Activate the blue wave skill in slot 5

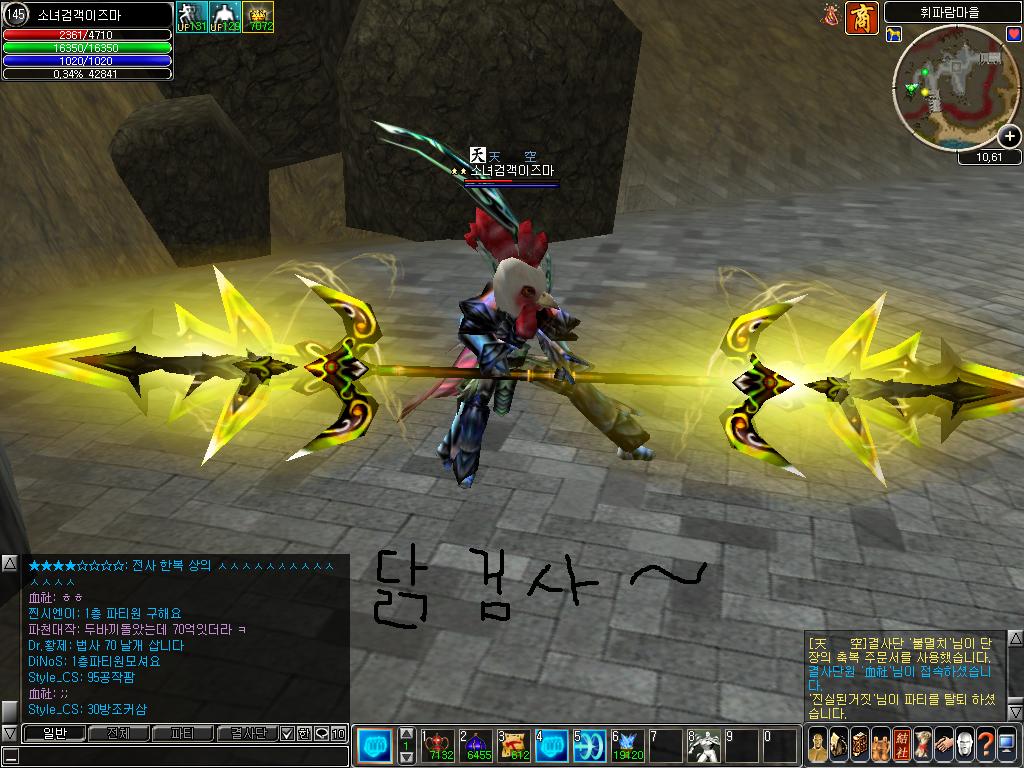click(x=589, y=746)
